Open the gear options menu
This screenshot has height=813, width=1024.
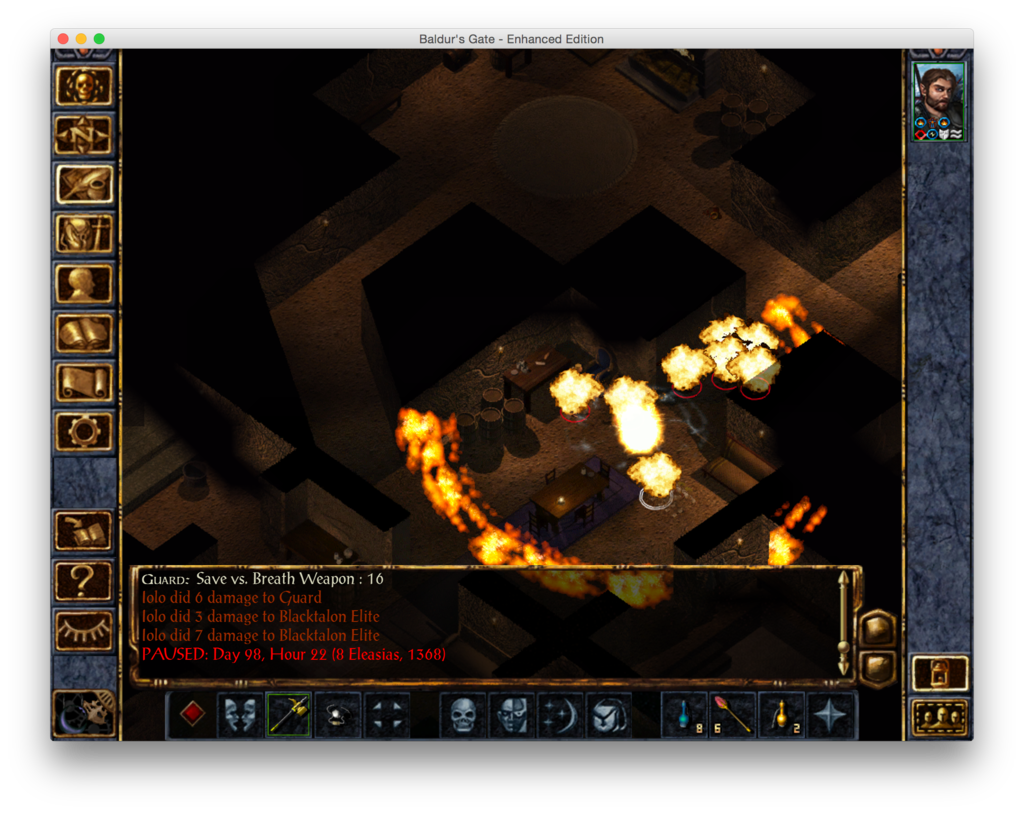tap(84, 431)
